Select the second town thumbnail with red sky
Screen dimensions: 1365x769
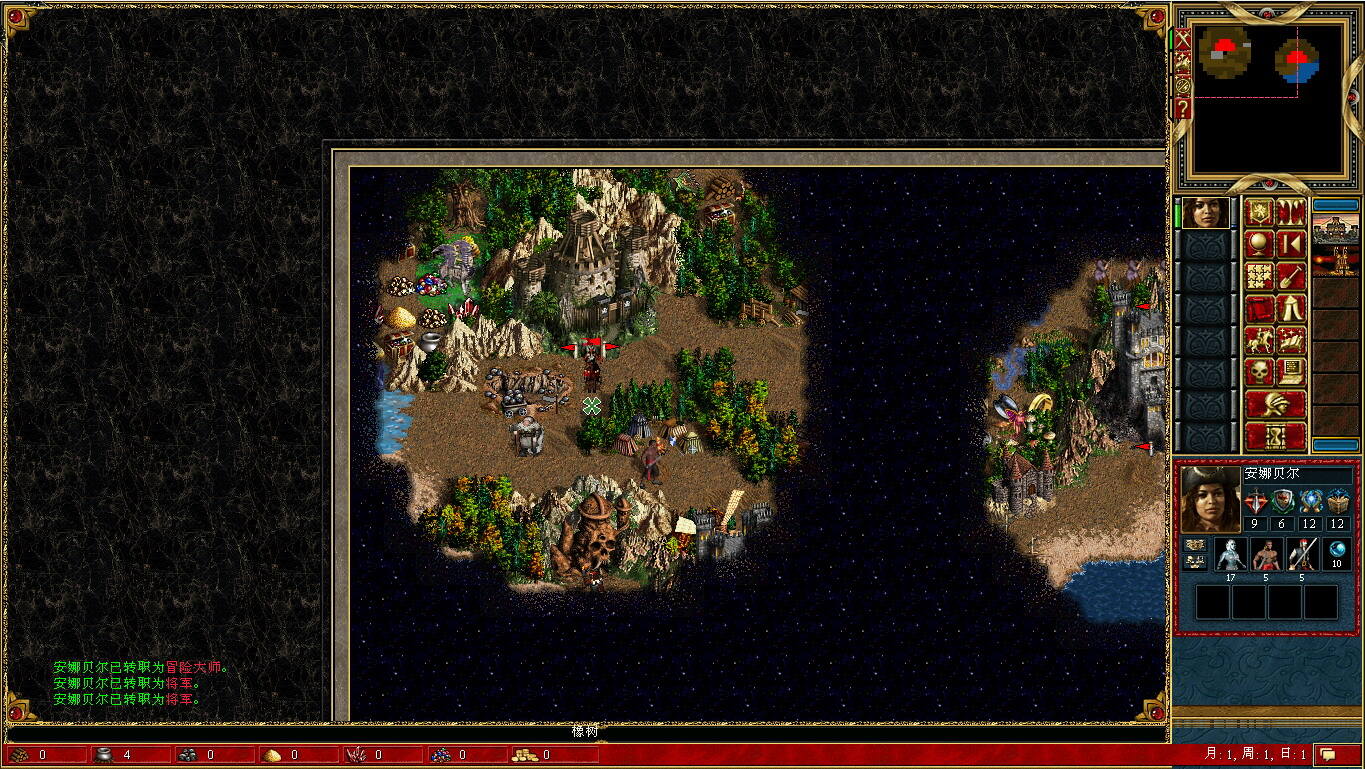(1335, 262)
